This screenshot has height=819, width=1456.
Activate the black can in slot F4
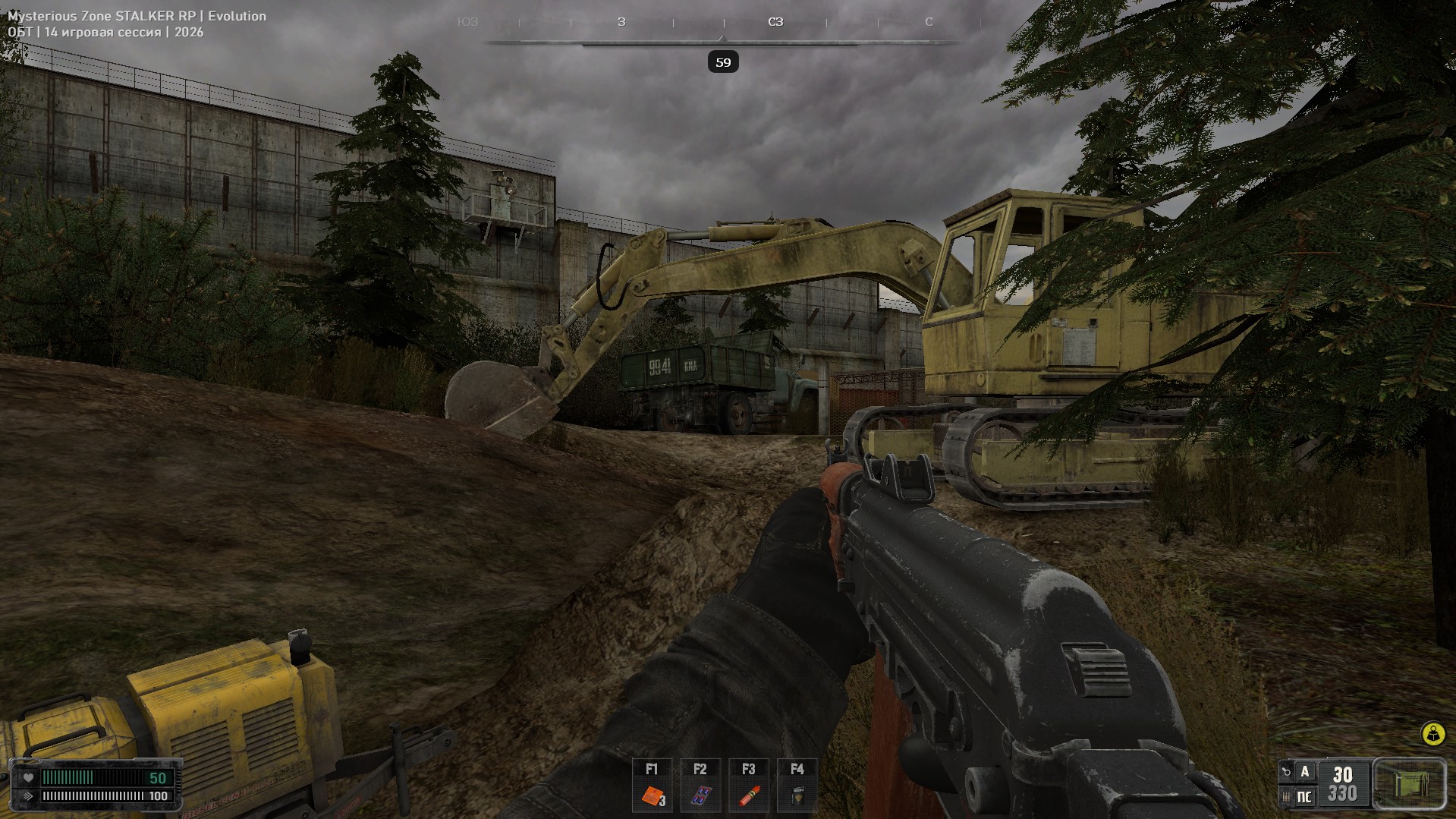click(x=797, y=795)
